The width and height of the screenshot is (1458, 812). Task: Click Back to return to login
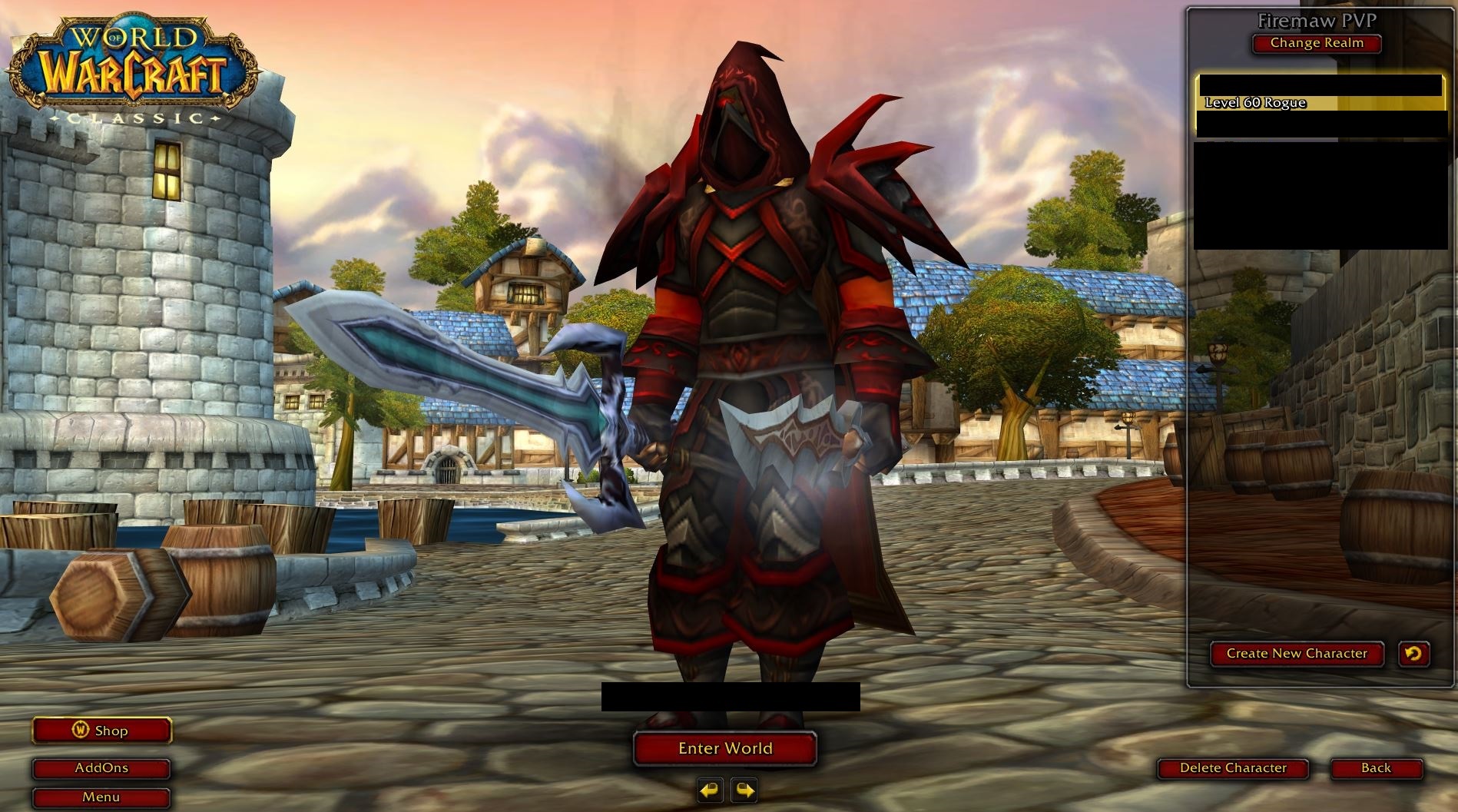pyautogui.click(x=1377, y=768)
